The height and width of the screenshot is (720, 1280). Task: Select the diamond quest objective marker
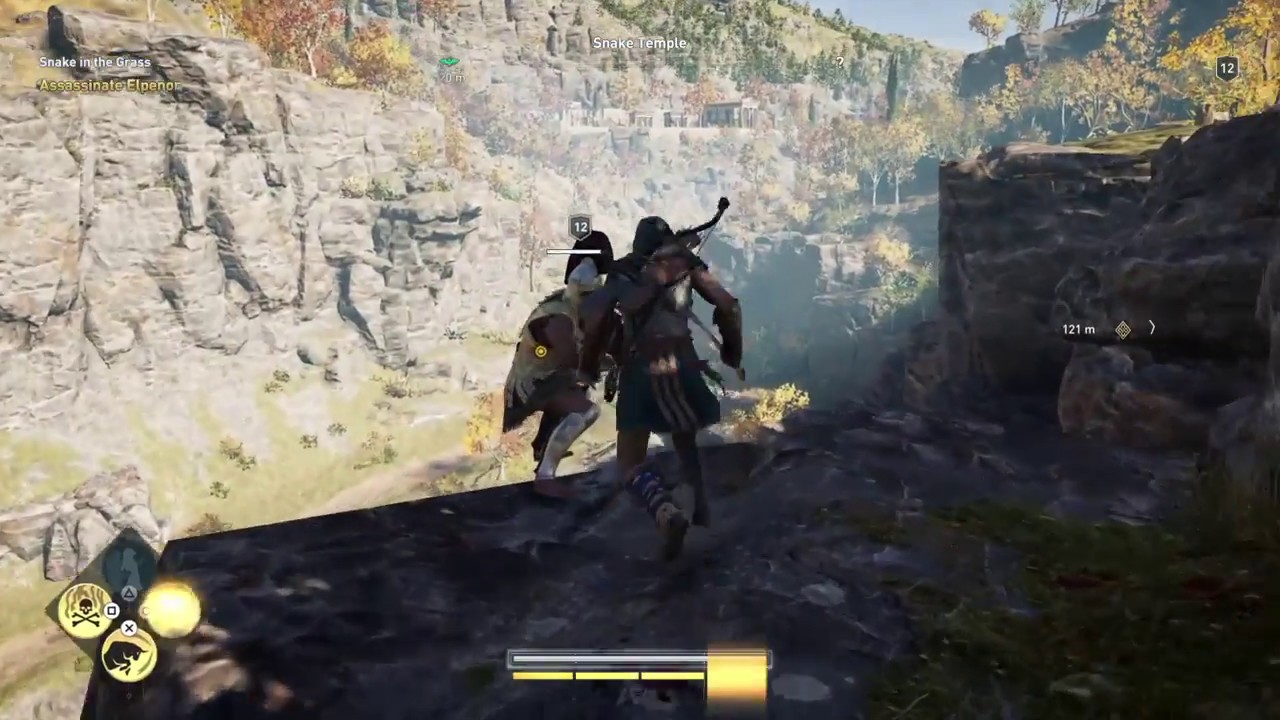(x=1123, y=329)
